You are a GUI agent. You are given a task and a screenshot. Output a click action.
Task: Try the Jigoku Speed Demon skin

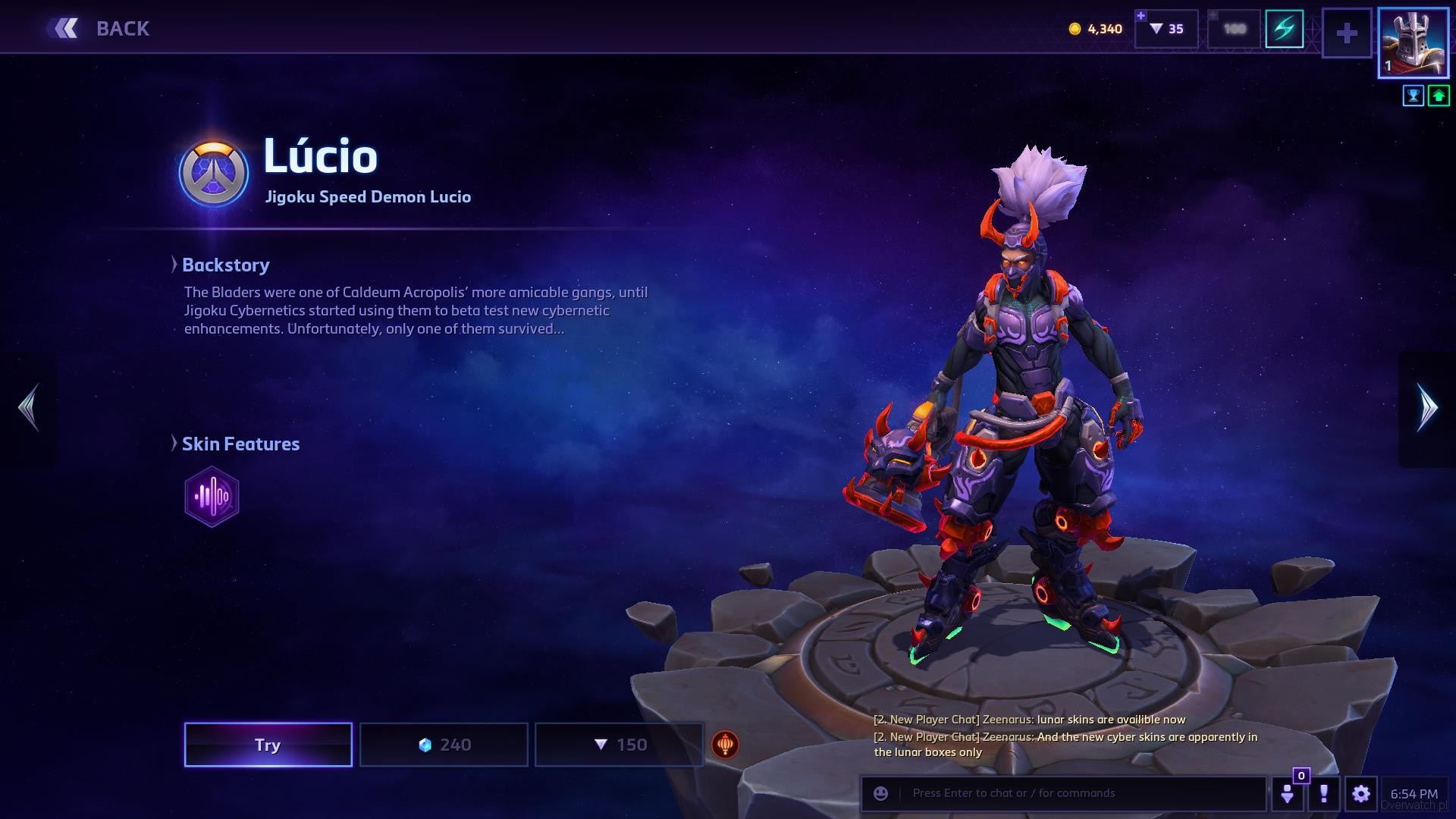(x=268, y=745)
